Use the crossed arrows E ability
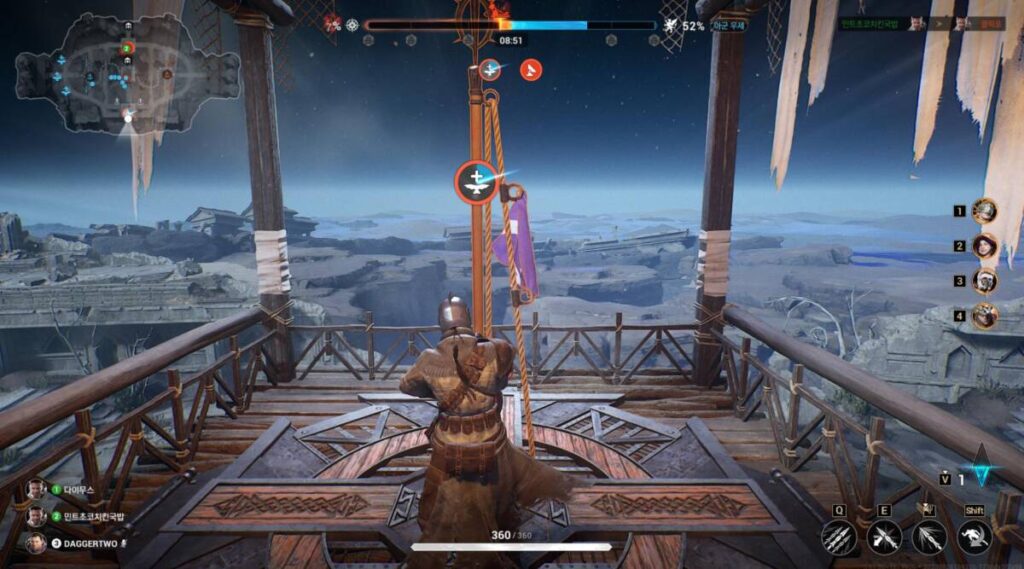 tap(884, 538)
